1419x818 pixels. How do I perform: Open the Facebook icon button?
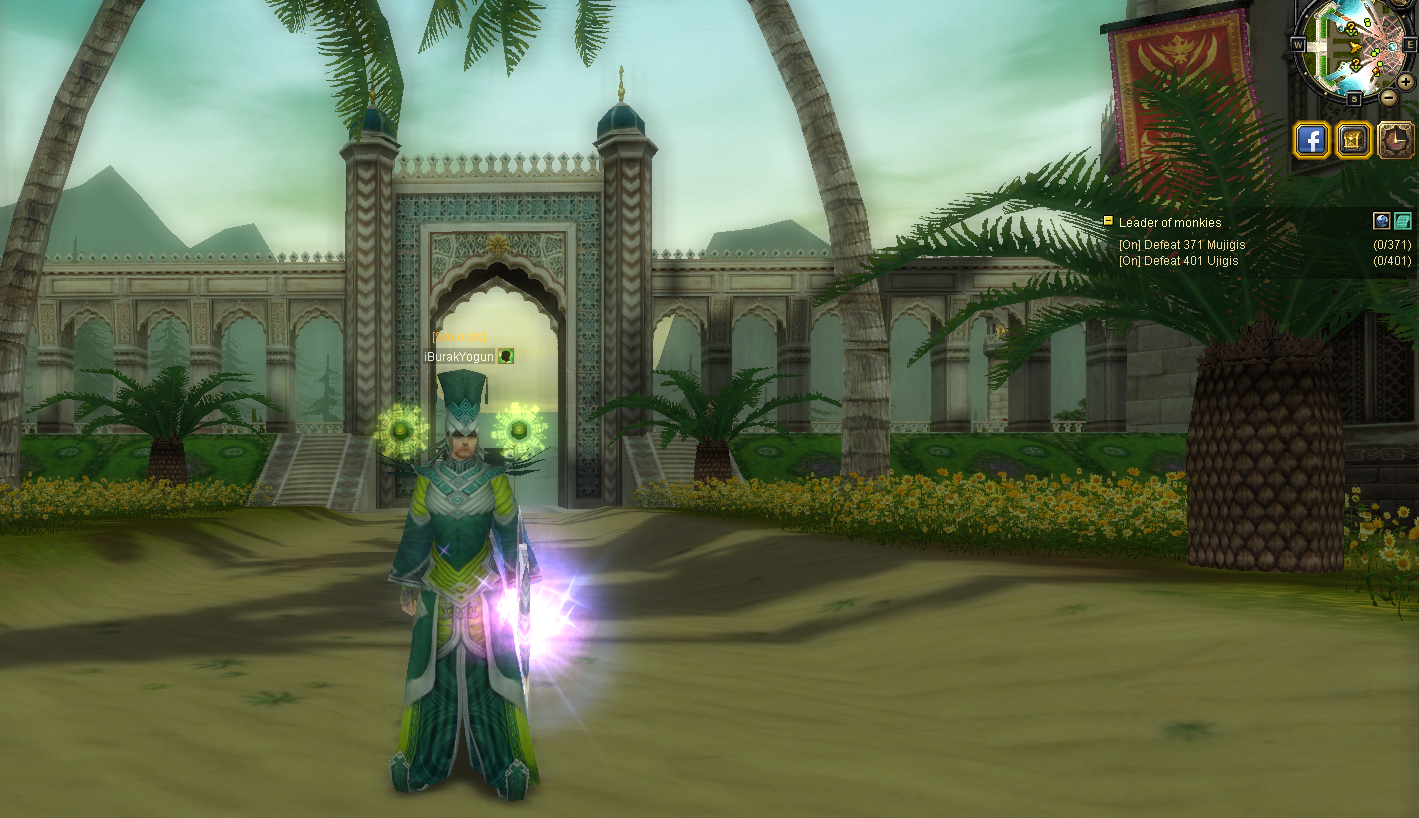coord(1311,140)
